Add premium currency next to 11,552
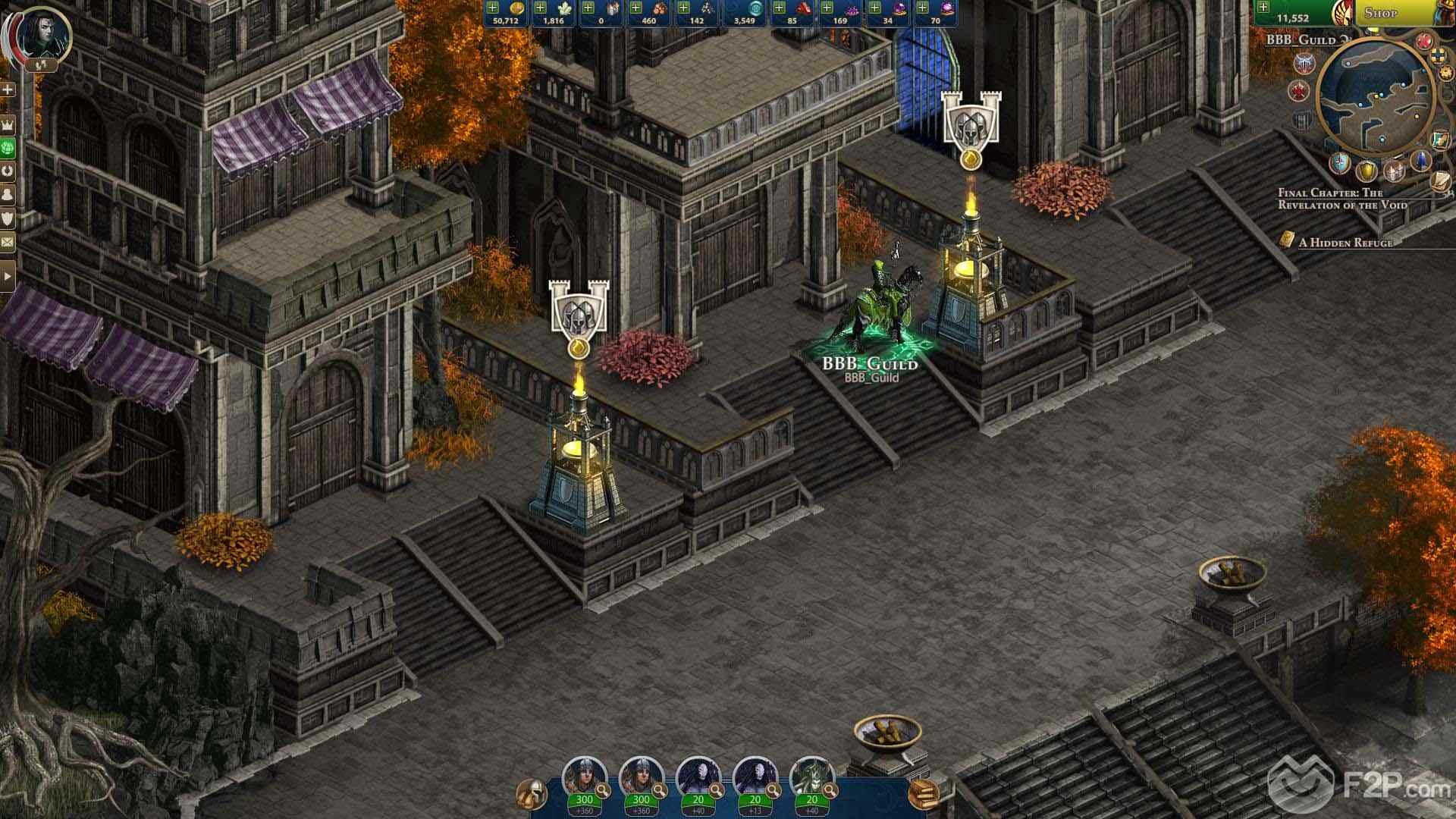Image resolution: width=1456 pixels, height=819 pixels. point(1263,8)
